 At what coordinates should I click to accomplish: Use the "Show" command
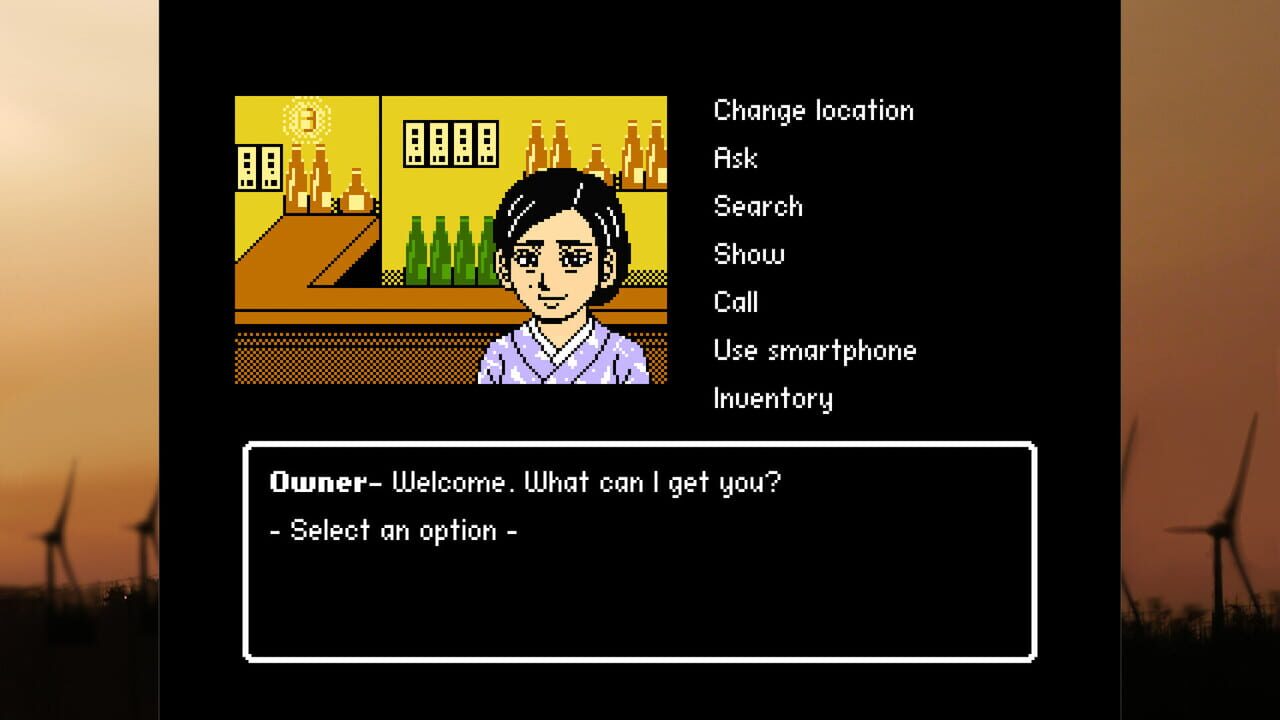pyautogui.click(x=748, y=254)
